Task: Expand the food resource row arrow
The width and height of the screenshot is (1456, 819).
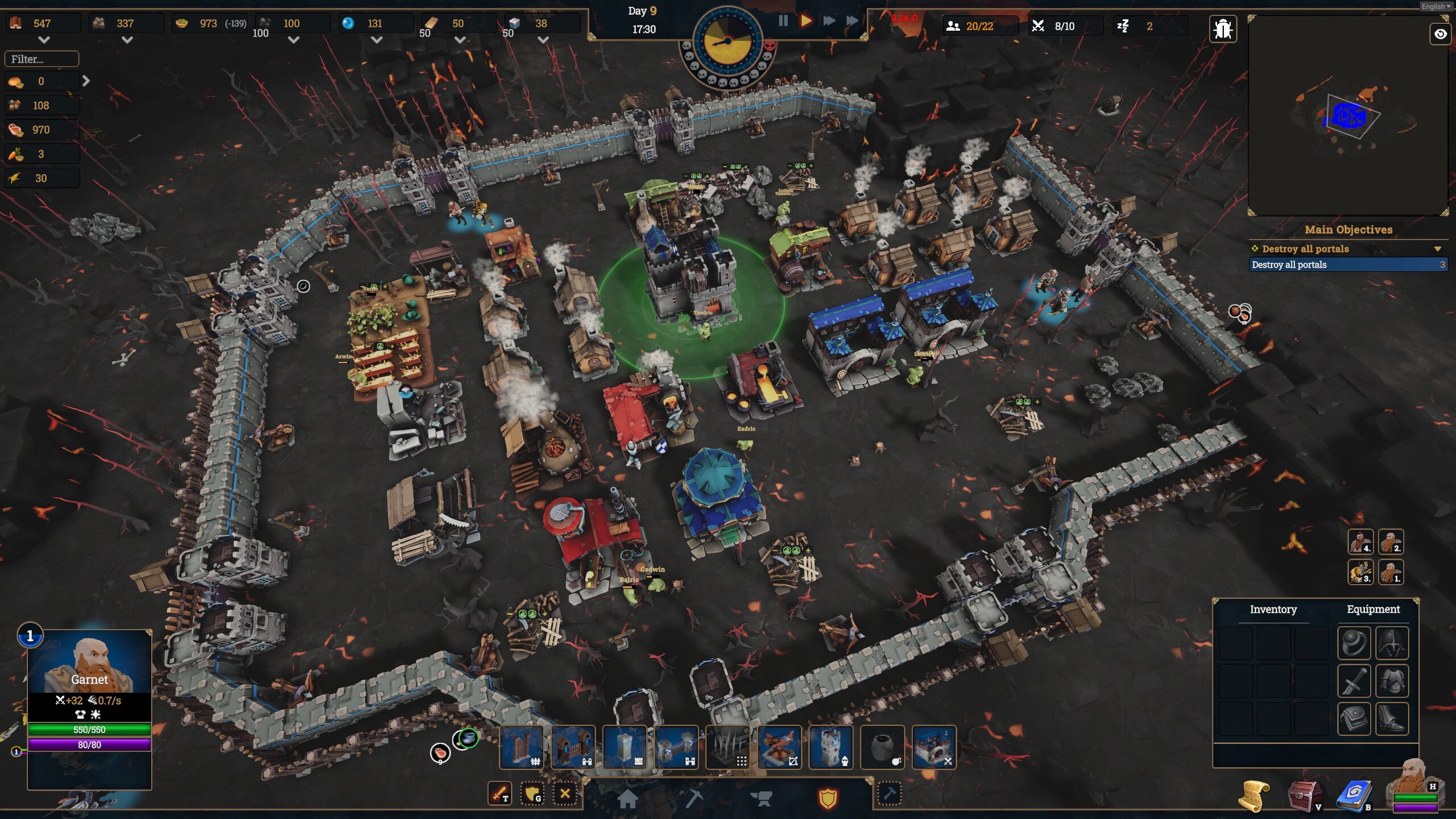Action: (x=86, y=81)
